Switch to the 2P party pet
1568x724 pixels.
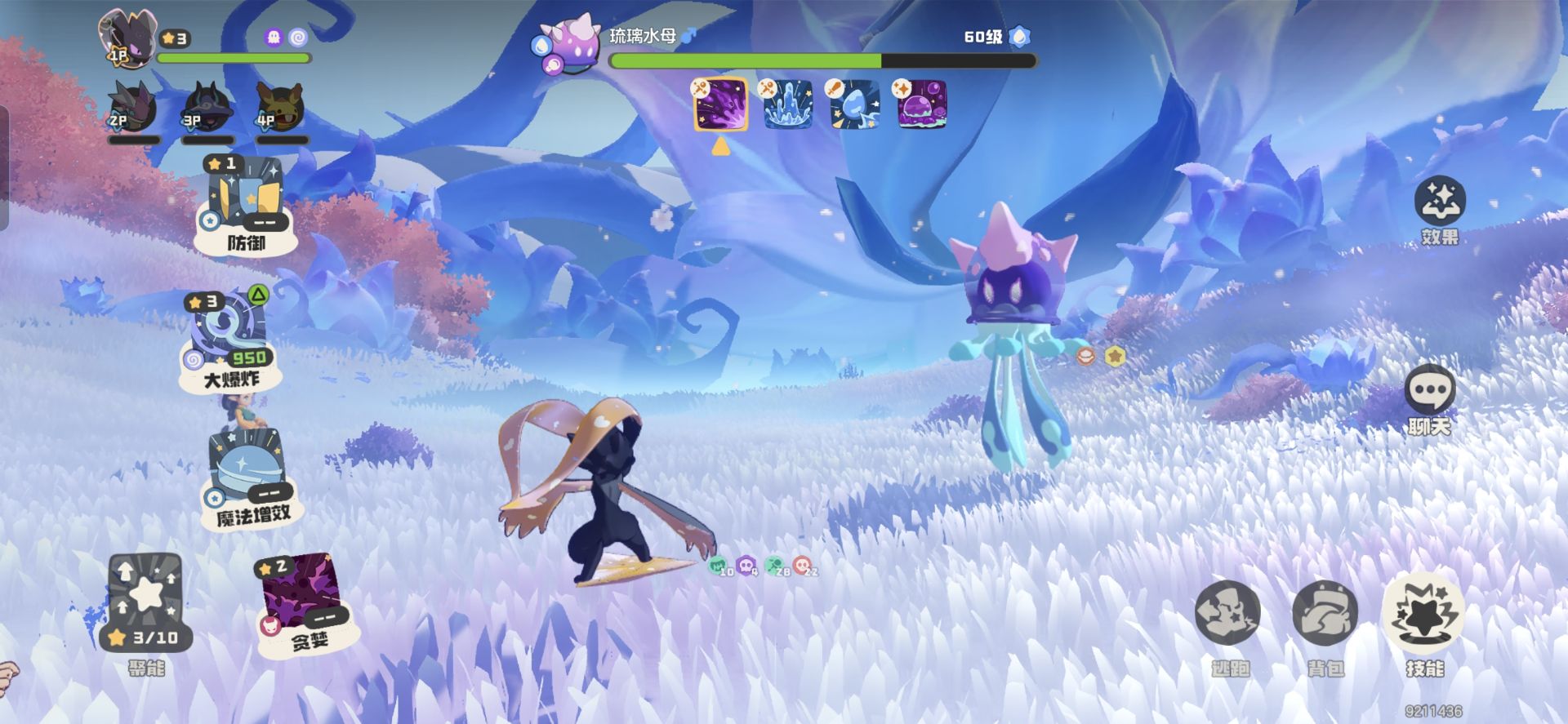pyautogui.click(x=133, y=108)
